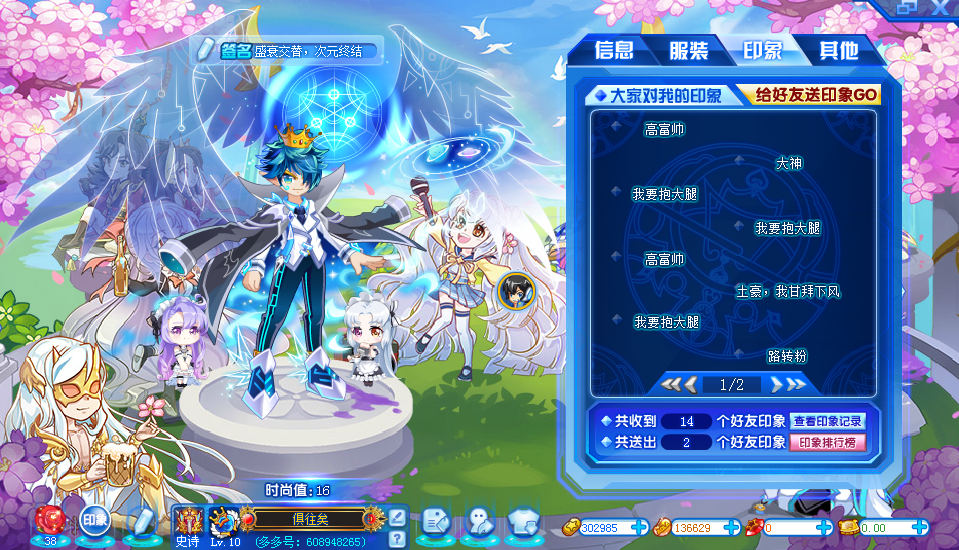Close the profile window with X
959x550 pixels.
[940, 8]
